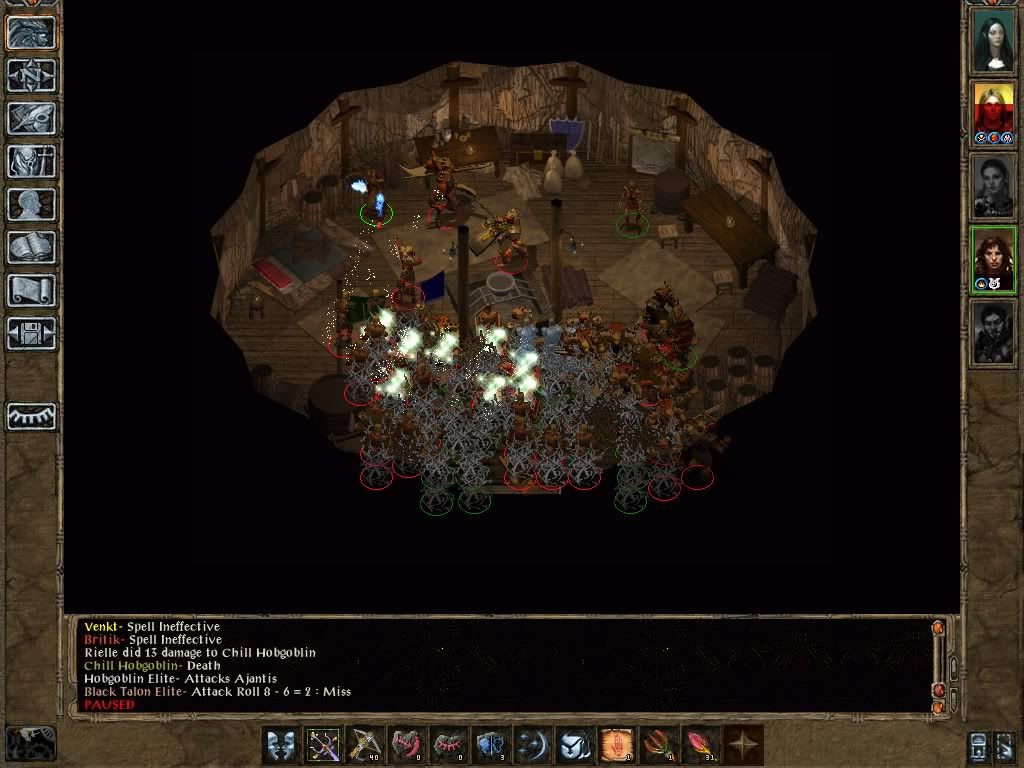Activate the two-faces talk action
The width and height of the screenshot is (1024, 768).
click(x=281, y=745)
